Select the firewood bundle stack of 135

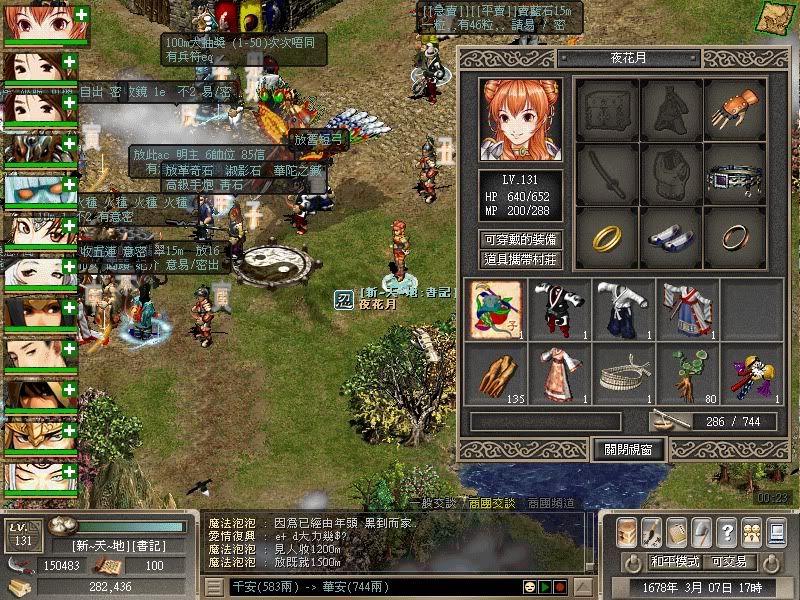click(x=495, y=372)
